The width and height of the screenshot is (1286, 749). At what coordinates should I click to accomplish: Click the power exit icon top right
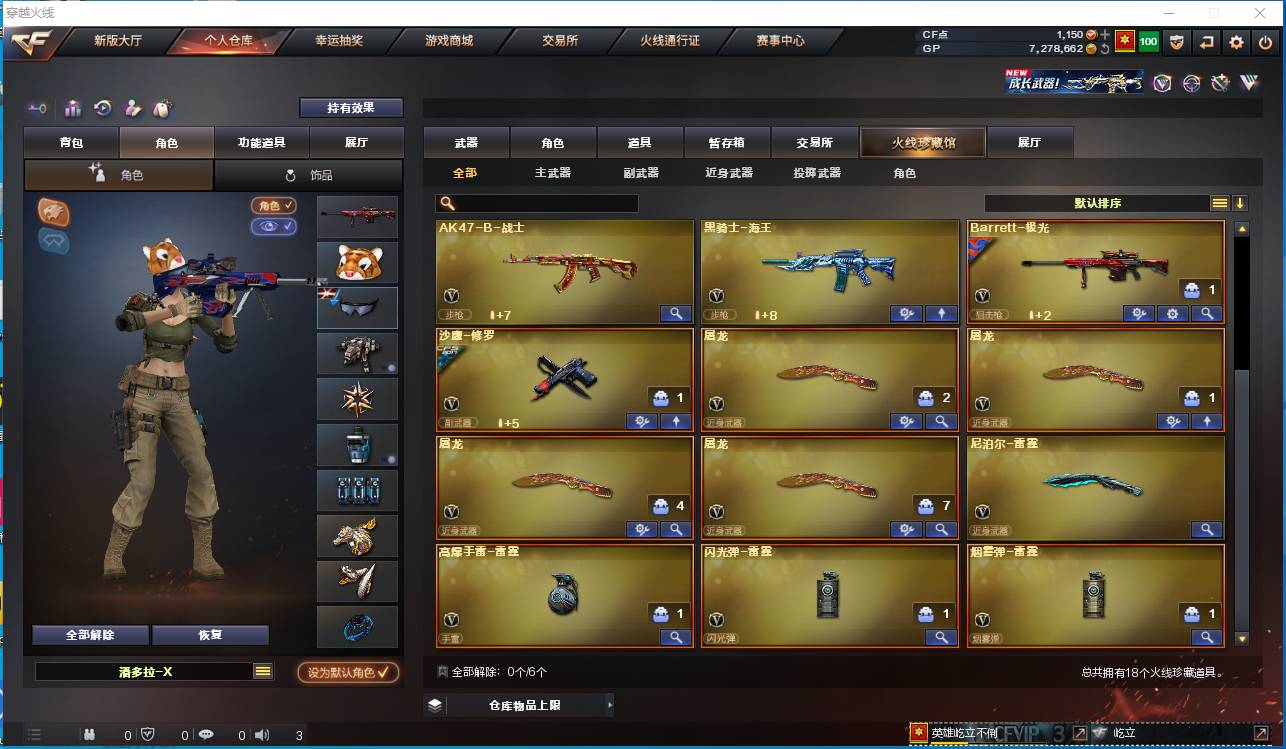pyautogui.click(x=1265, y=43)
